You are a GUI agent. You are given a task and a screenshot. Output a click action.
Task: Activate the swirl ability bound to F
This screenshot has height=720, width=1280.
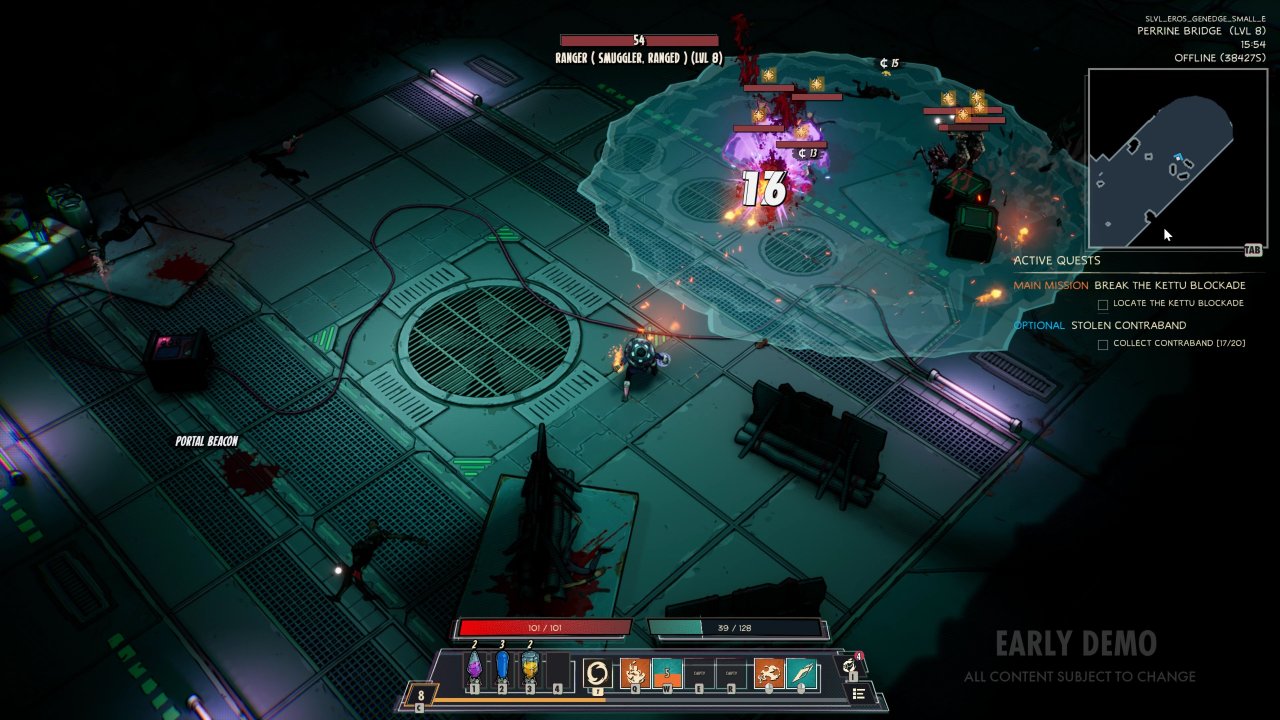tap(599, 669)
